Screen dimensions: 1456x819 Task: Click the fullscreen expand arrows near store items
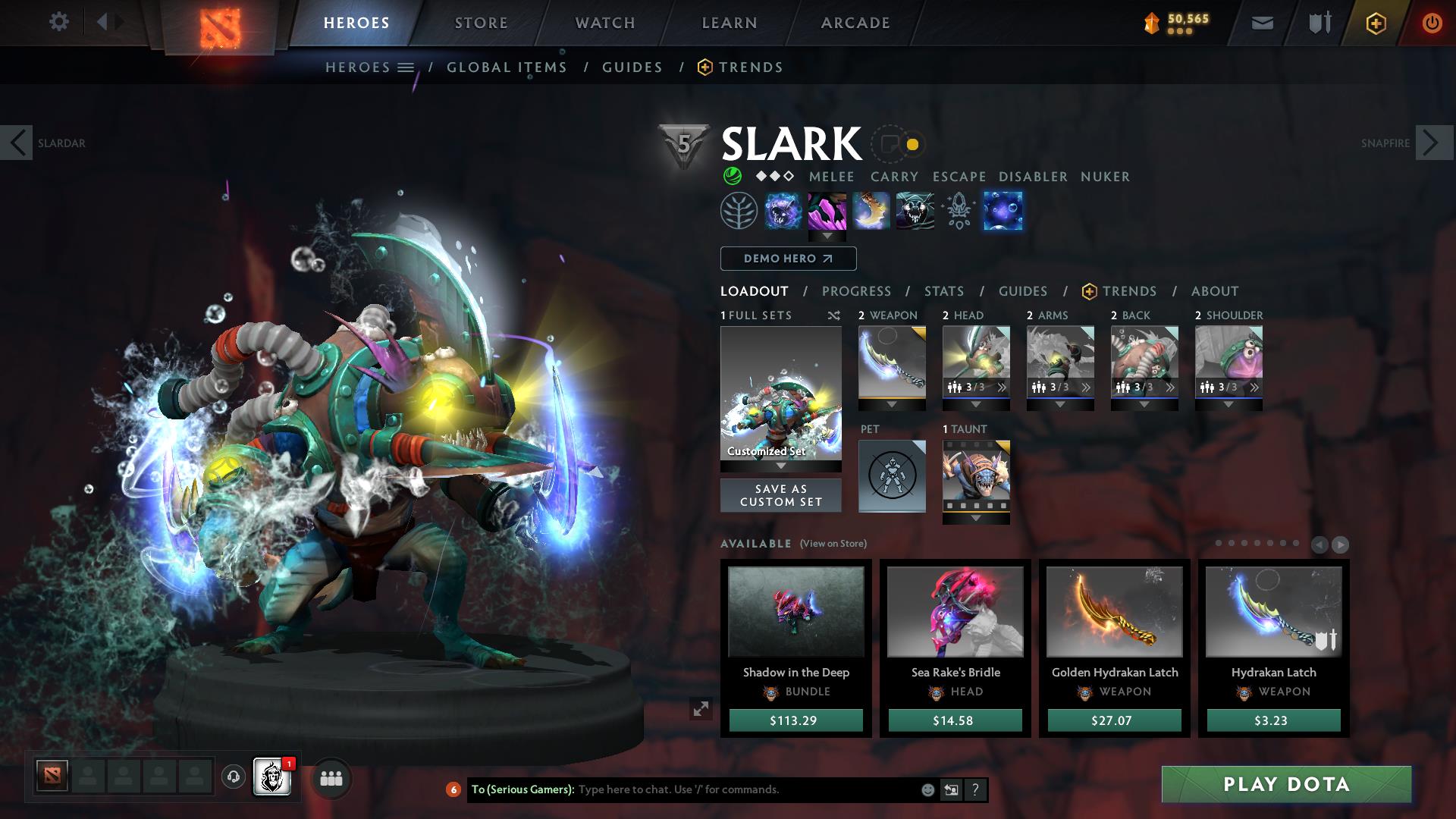700,710
